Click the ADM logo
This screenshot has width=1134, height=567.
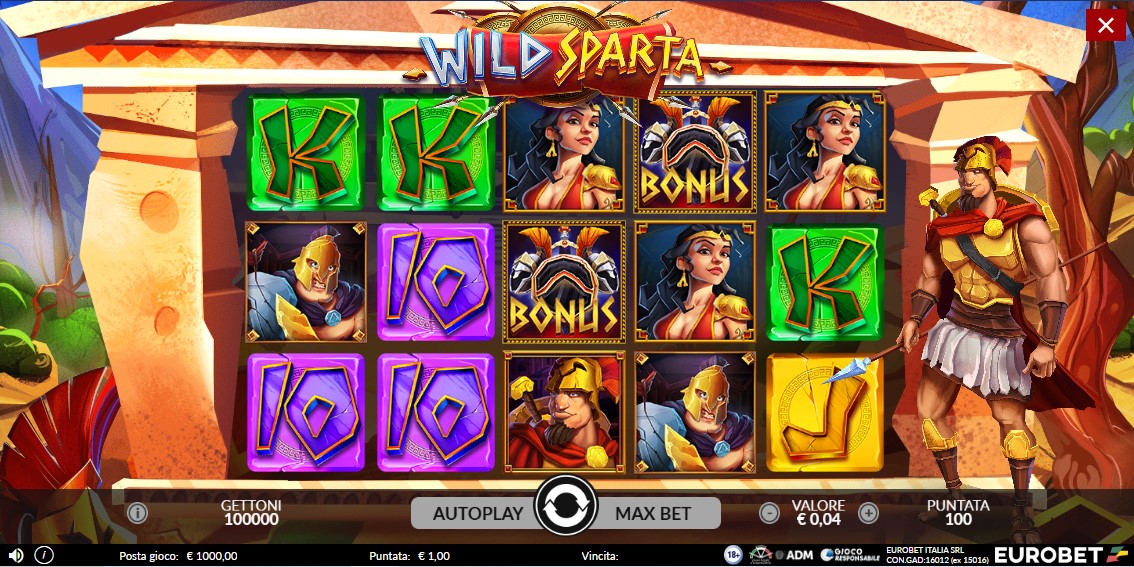pyautogui.click(x=794, y=555)
